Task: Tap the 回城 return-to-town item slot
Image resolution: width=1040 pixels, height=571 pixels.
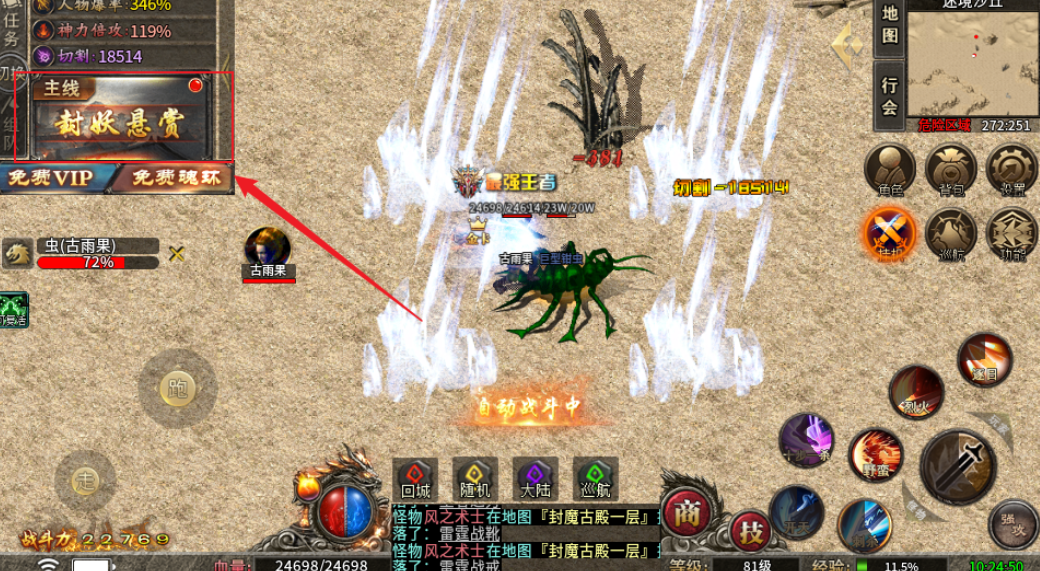Action: pos(415,479)
